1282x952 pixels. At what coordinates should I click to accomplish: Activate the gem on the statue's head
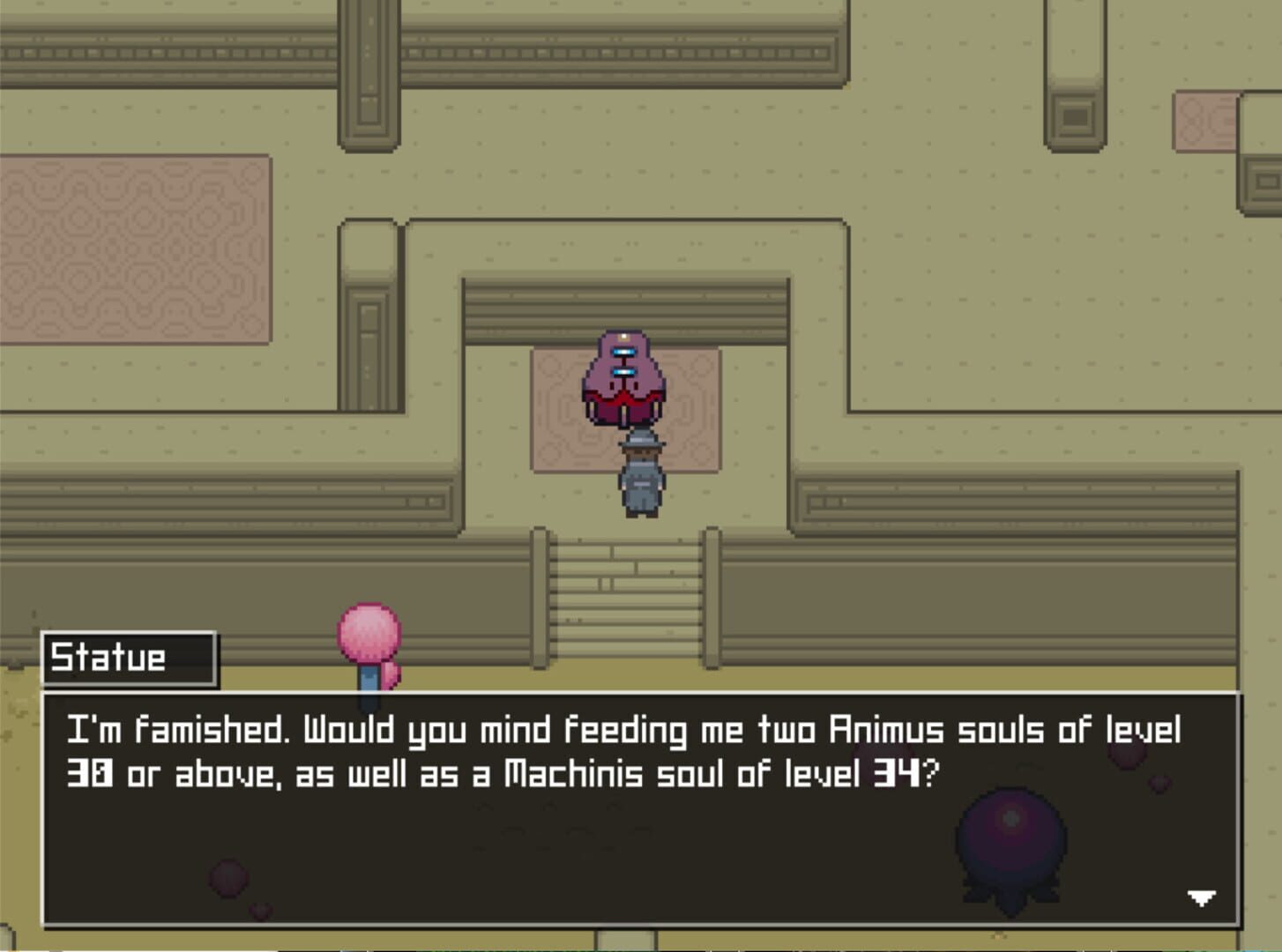[x=625, y=339]
